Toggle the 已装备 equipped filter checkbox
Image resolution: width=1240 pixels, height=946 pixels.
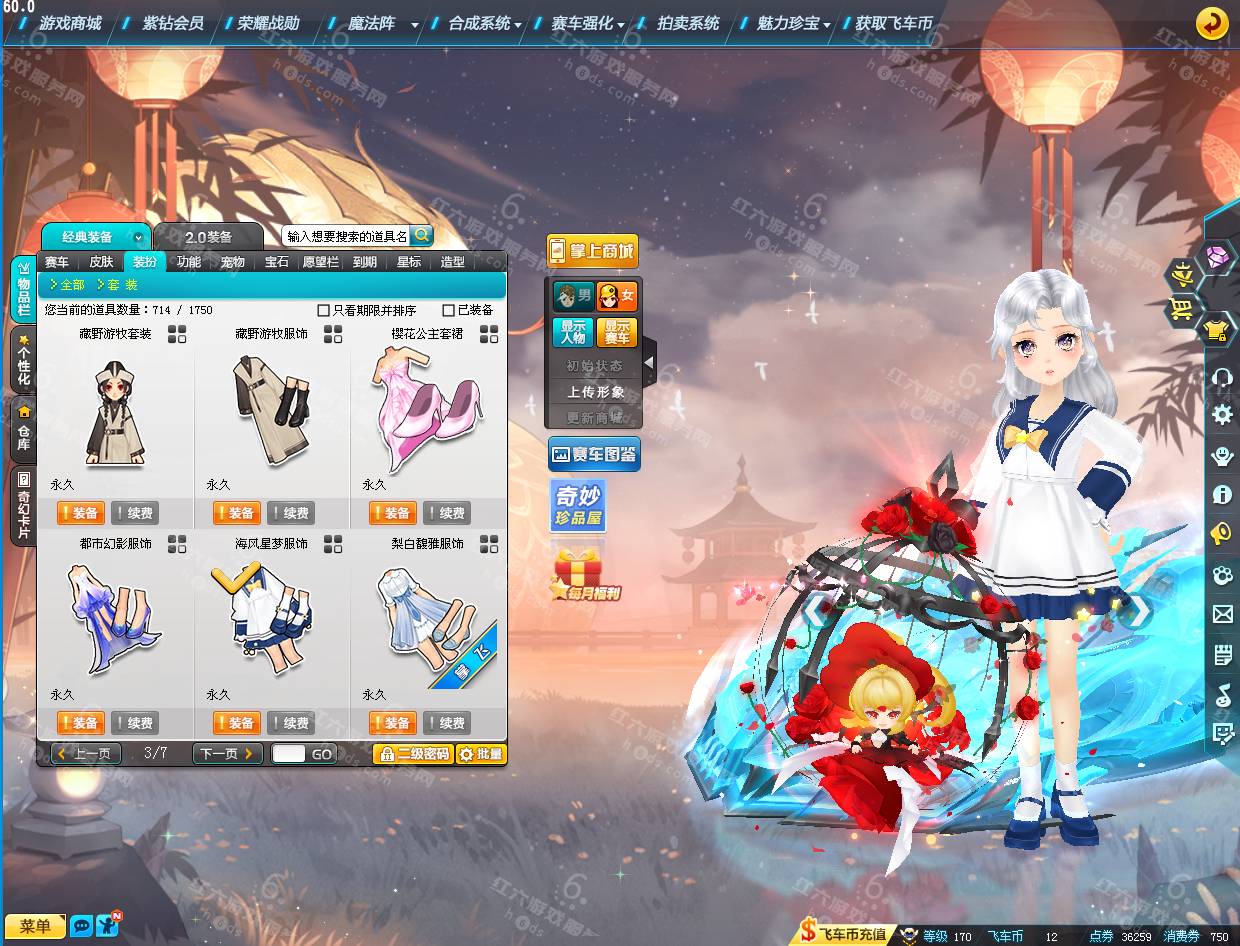tap(449, 311)
